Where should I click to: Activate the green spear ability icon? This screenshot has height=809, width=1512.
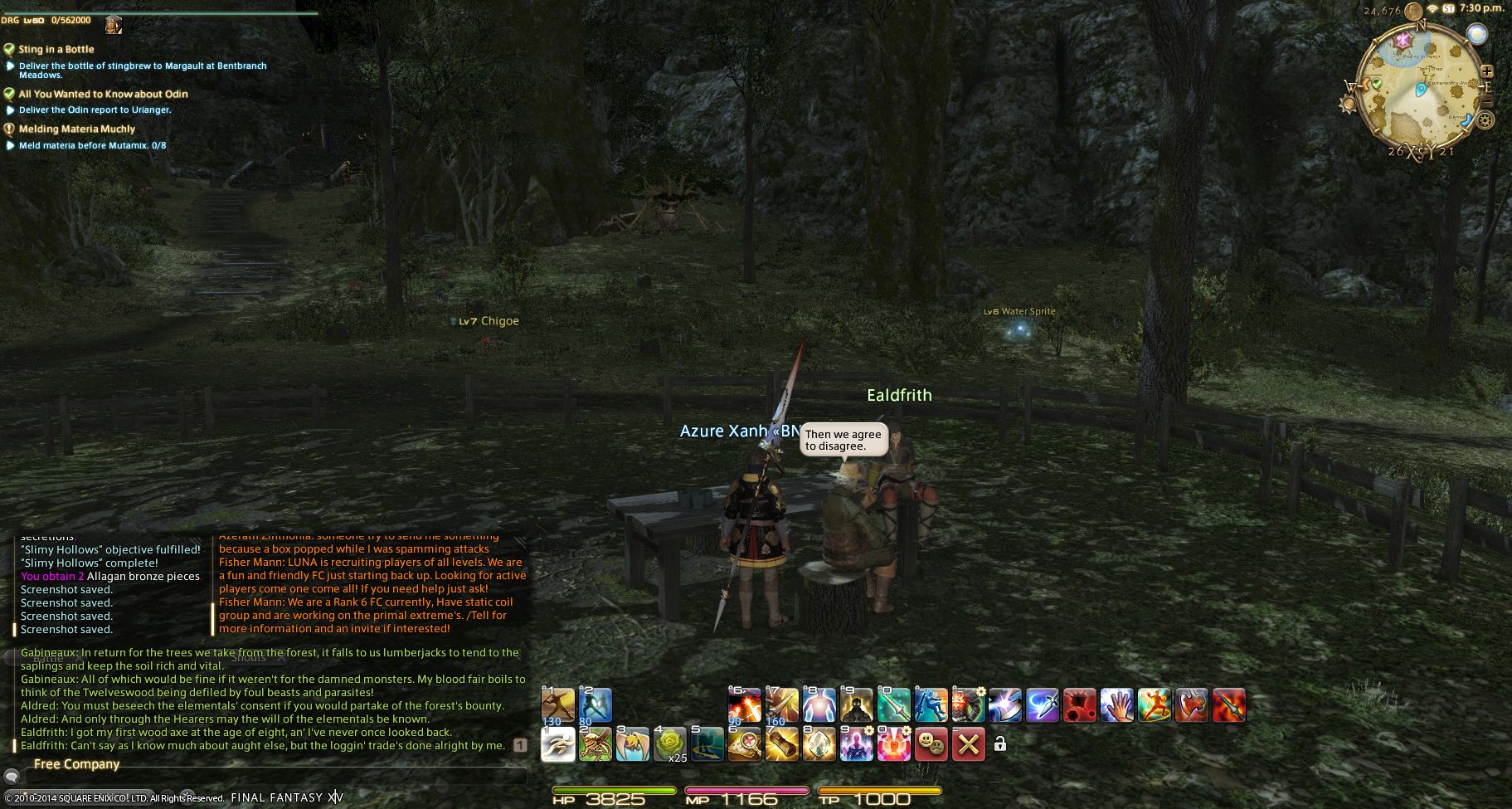pyautogui.click(x=893, y=705)
